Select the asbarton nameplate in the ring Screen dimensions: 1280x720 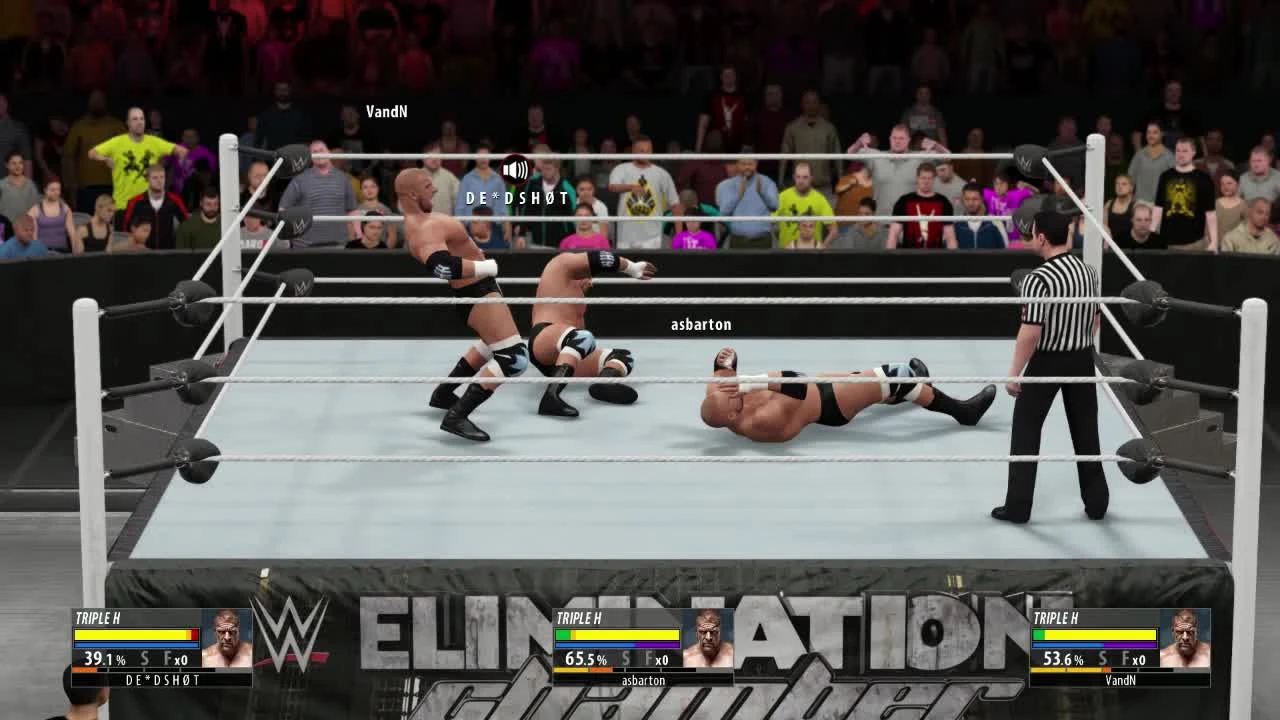tap(701, 324)
